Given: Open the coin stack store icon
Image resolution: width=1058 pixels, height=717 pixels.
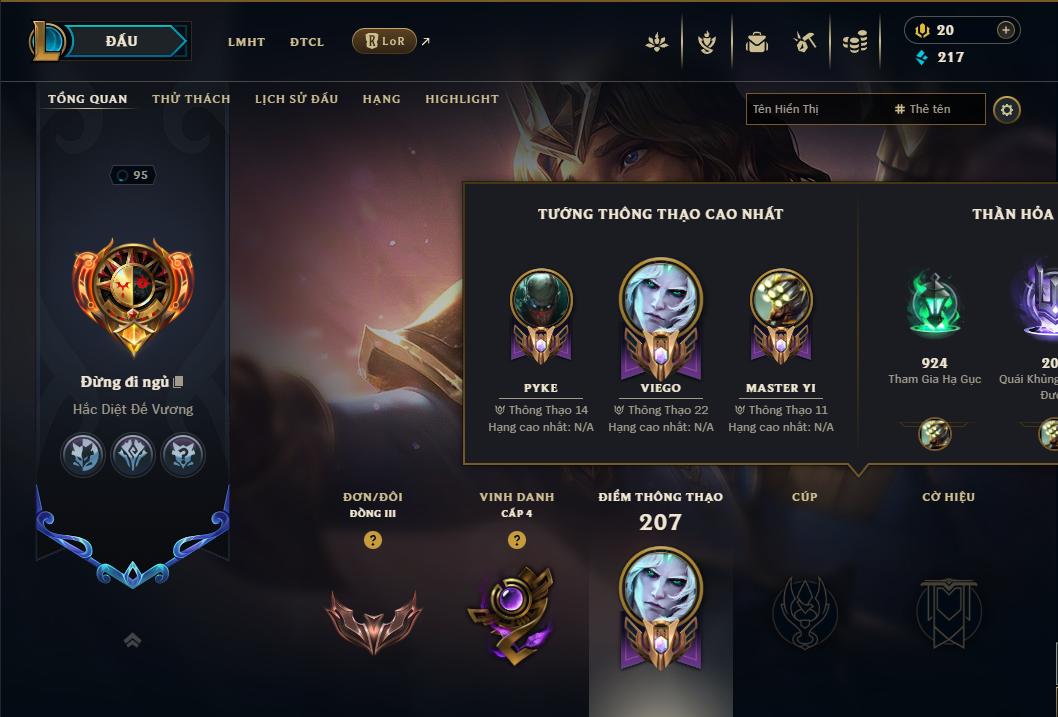Looking at the screenshot, I should [854, 42].
